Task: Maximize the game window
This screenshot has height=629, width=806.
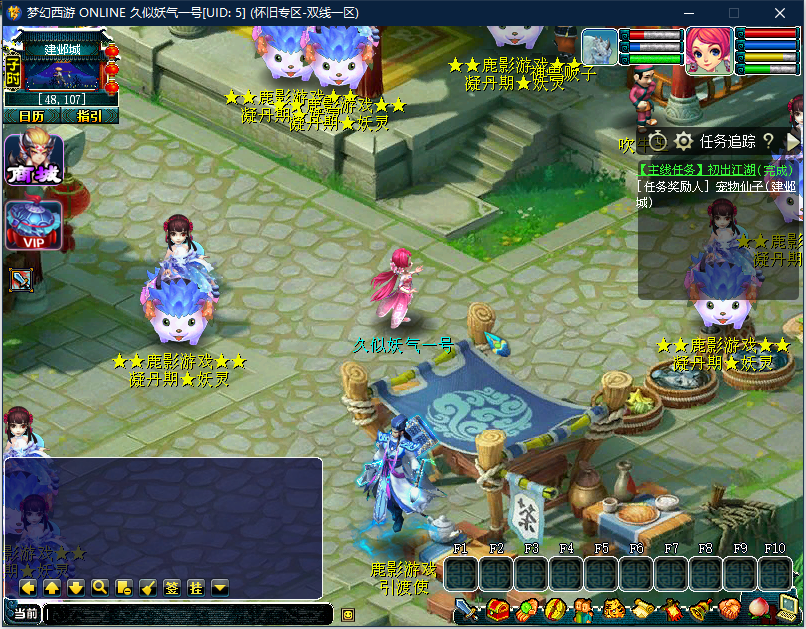Action: point(733,13)
